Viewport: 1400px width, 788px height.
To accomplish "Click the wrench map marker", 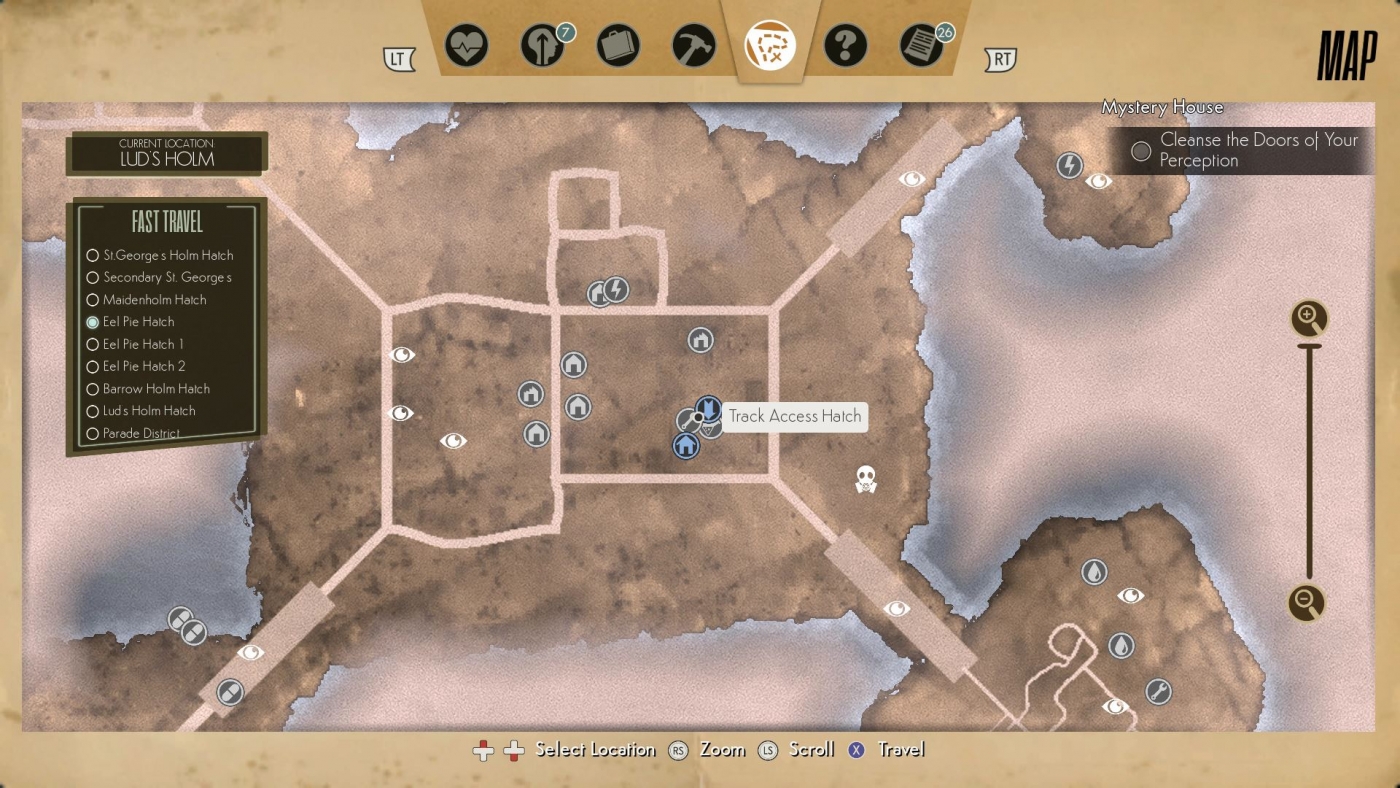I will [1158, 691].
